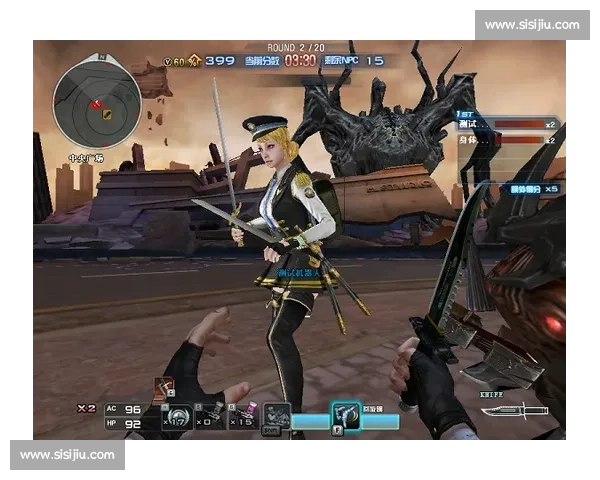Open the www.sisijiu.com watermark link at top

point(531,24)
